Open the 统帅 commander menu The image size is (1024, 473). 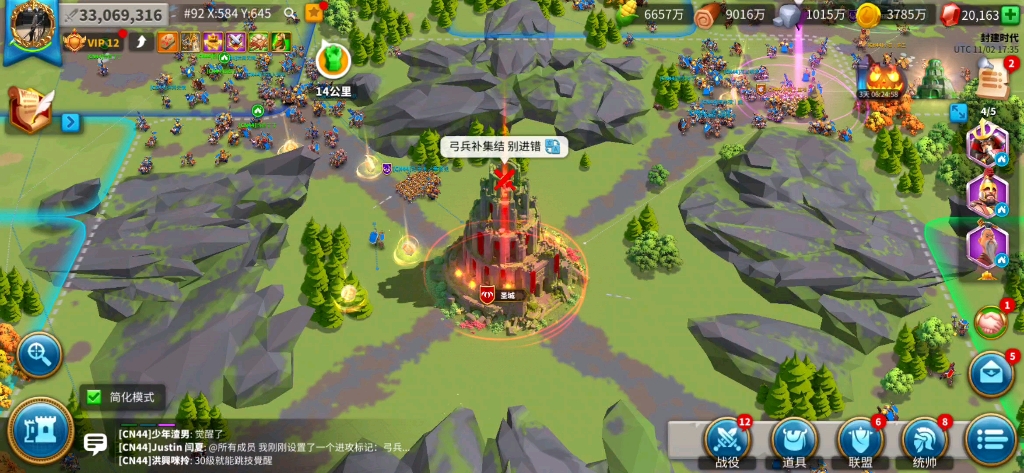[925, 440]
